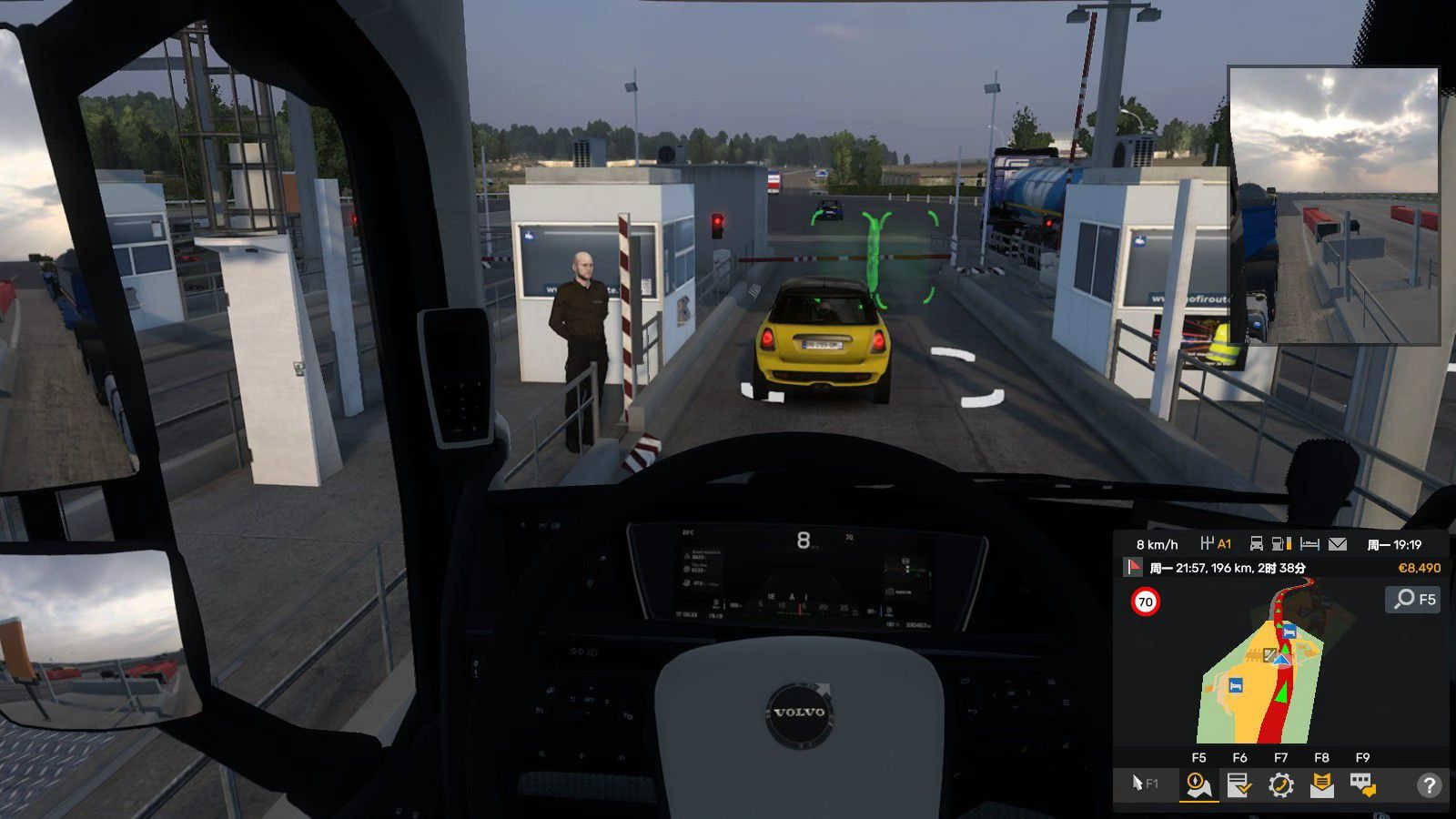Image resolution: width=1456 pixels, height=819 pixels.
Task: Click the rest bed status icon
Action: point(1309,544)
